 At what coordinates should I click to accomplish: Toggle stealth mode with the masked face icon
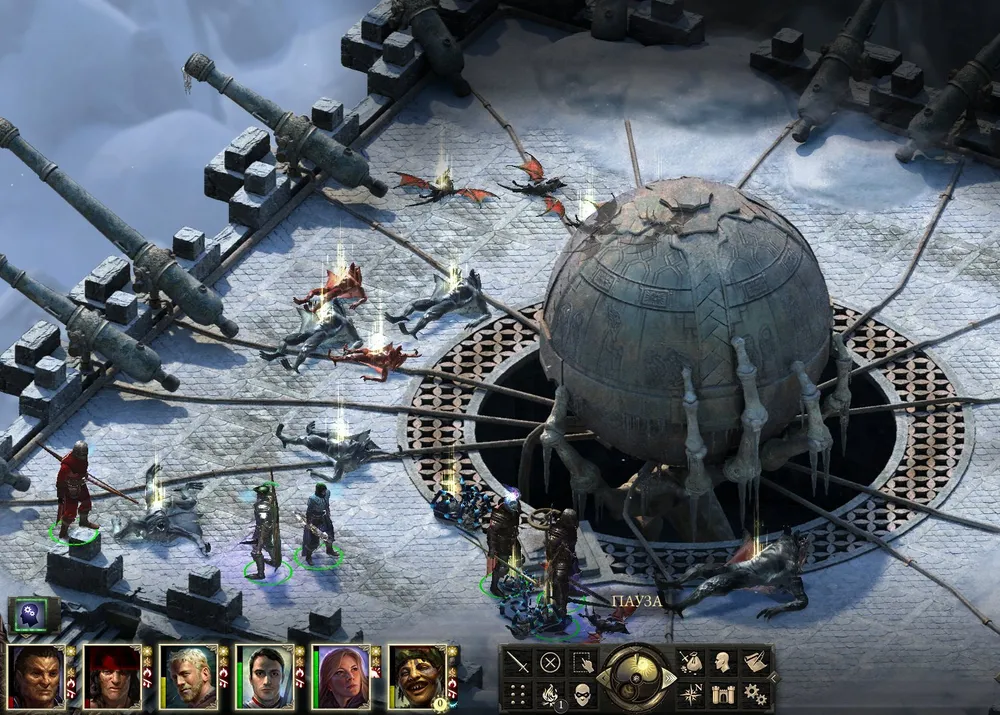(581, 692)
